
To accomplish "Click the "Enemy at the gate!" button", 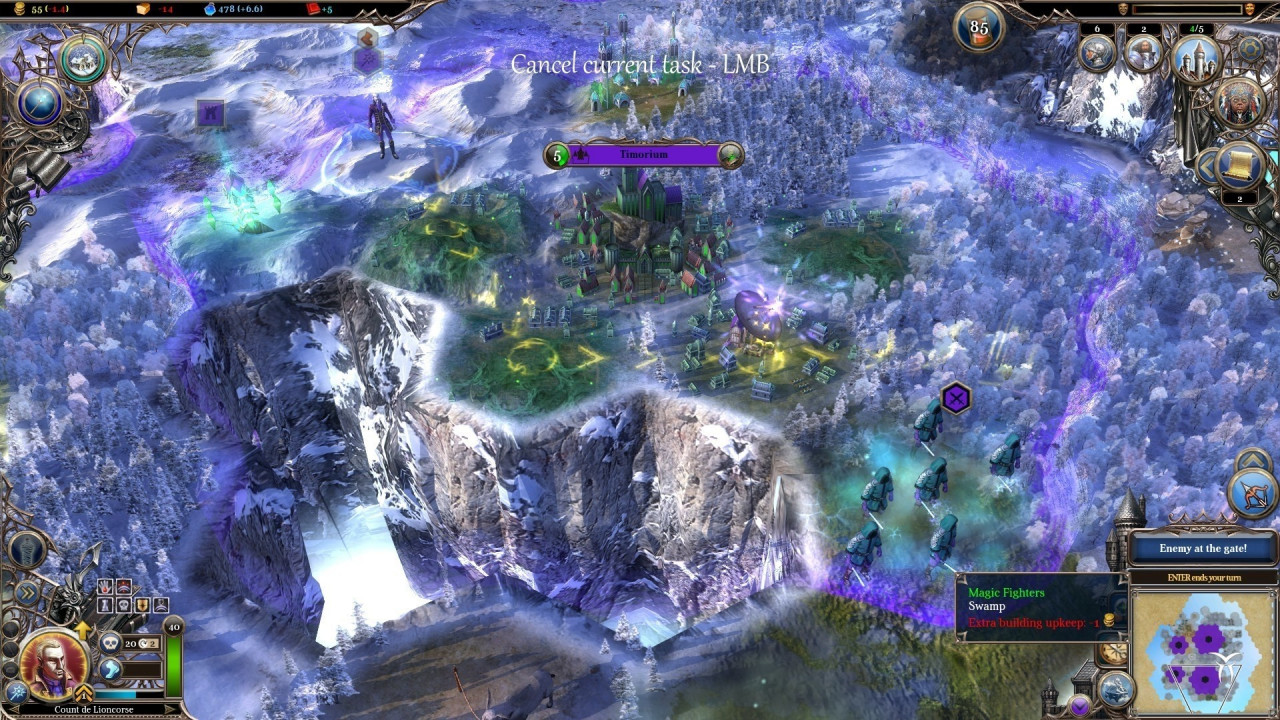I will 1203,548.
